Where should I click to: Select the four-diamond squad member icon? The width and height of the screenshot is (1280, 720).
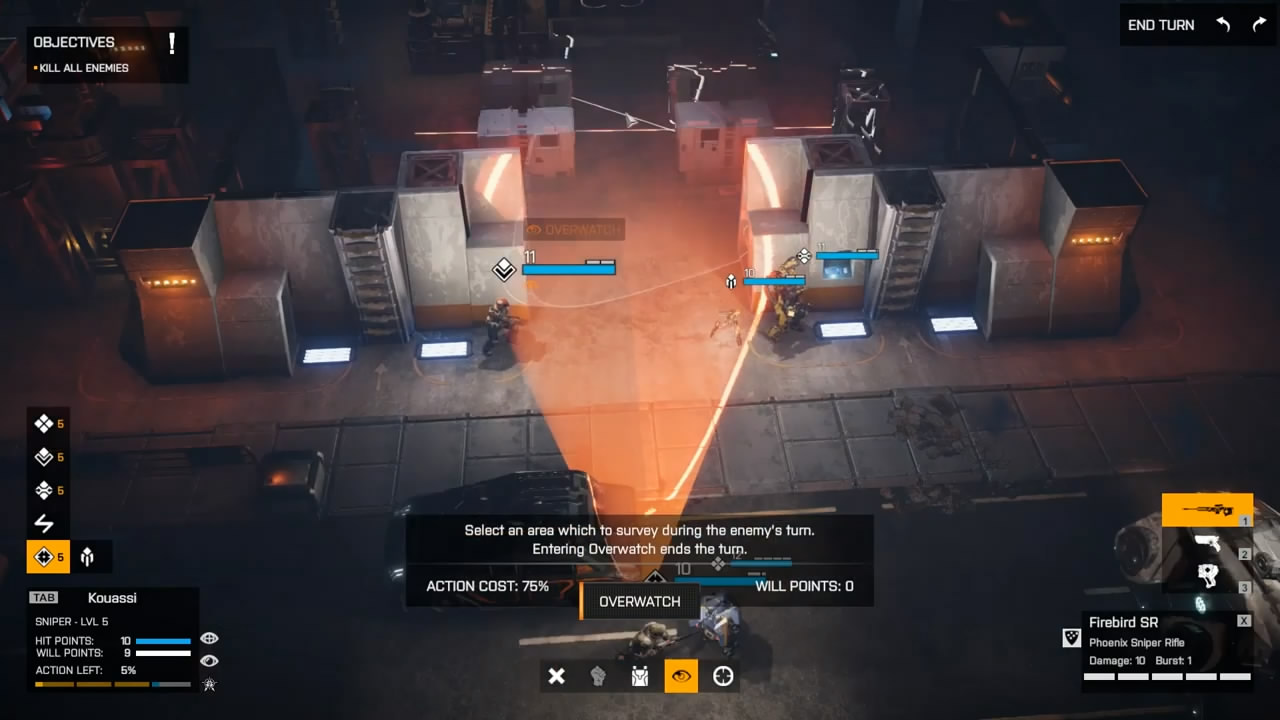pyautogui.click(x=44, y=424)
